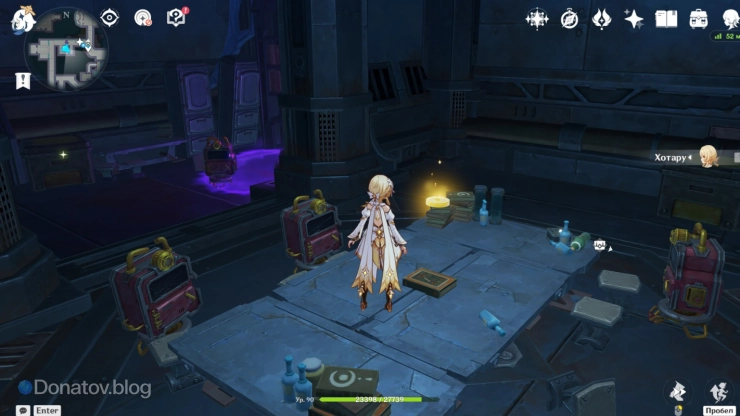The height and width of the screenshot is (416, 740).
Task: Open the battle pass icon
Action: point(601,18)
